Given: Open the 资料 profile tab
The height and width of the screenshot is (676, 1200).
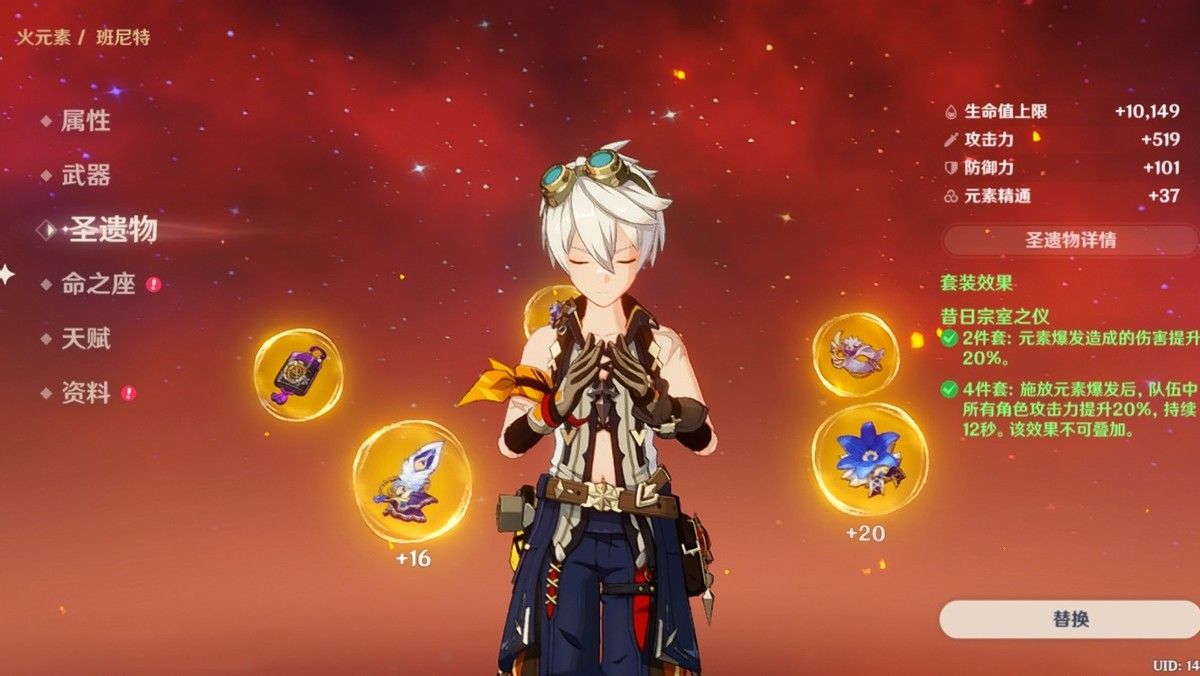Looking at the screenshot, I should [x=85, y=393].
